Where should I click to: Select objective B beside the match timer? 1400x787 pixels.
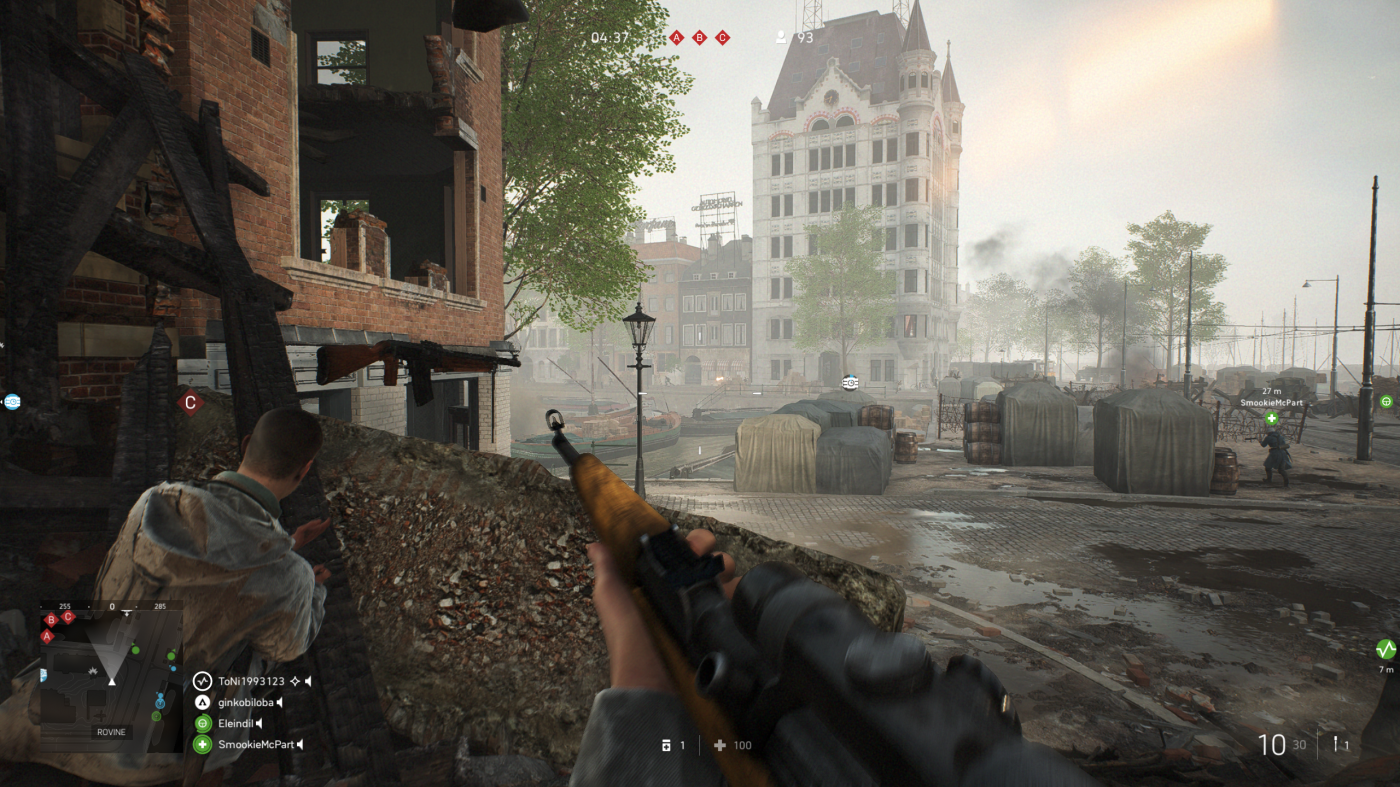click(x=699, y=38)
